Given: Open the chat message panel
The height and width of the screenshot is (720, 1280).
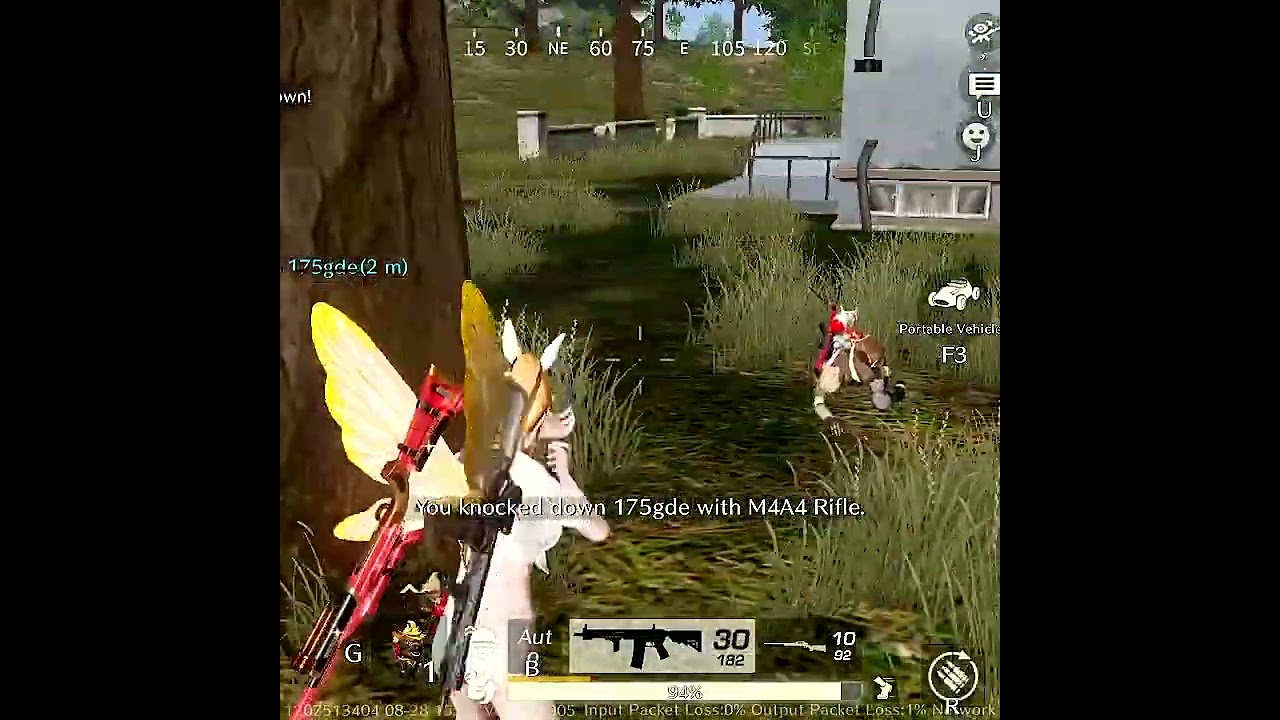Looking at the screenshot, I should [983, 86].
